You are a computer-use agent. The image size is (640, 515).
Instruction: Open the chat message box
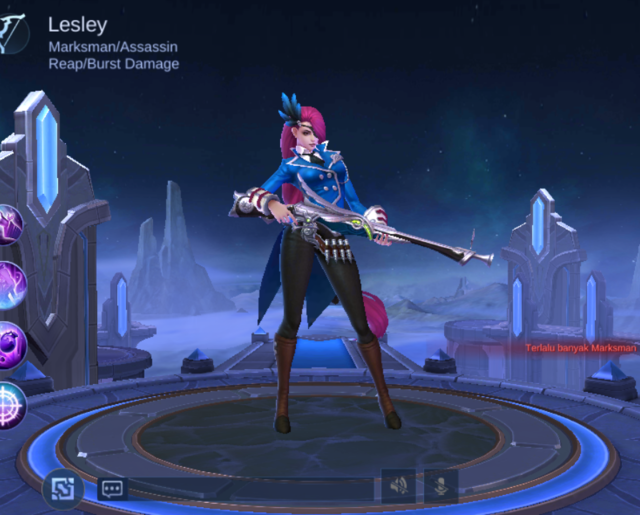[x=112, y=488]
